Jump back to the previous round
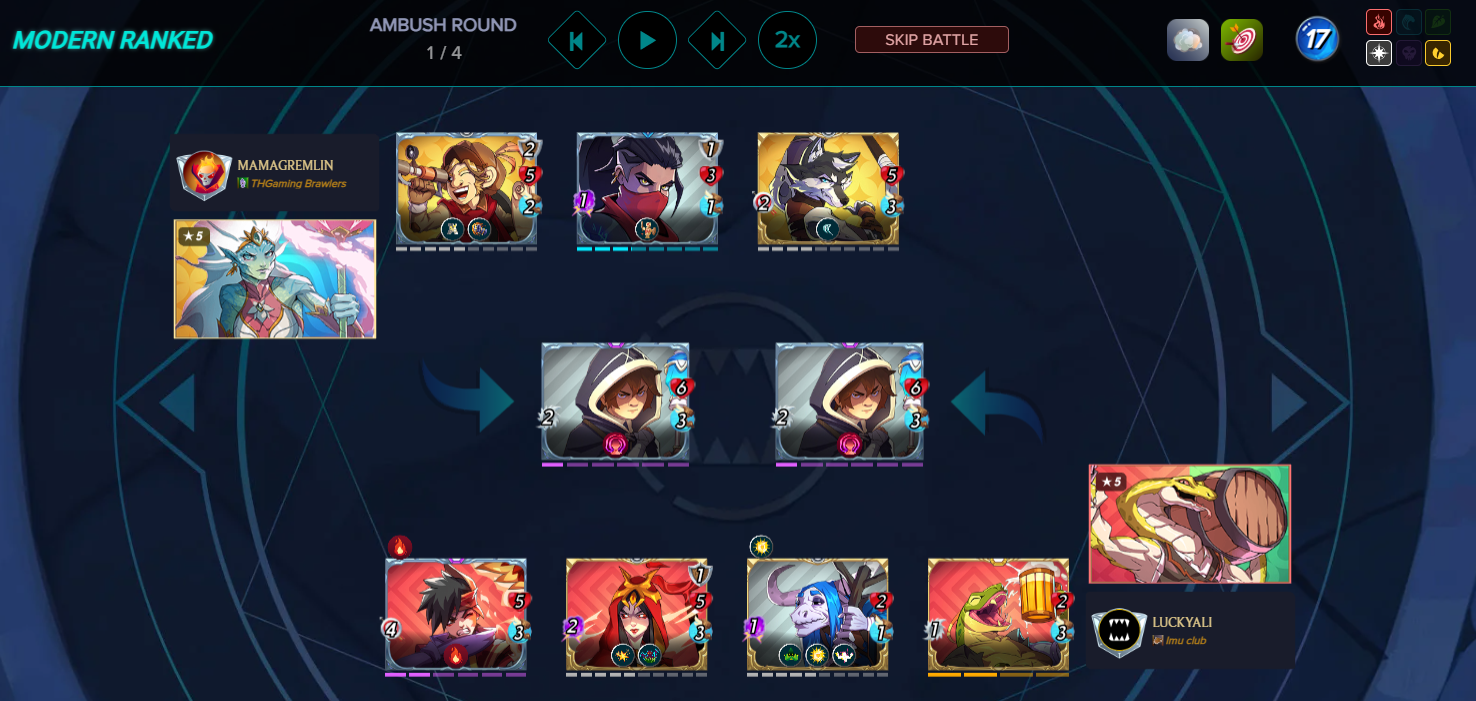1476x701 pixels. point(577,40)
